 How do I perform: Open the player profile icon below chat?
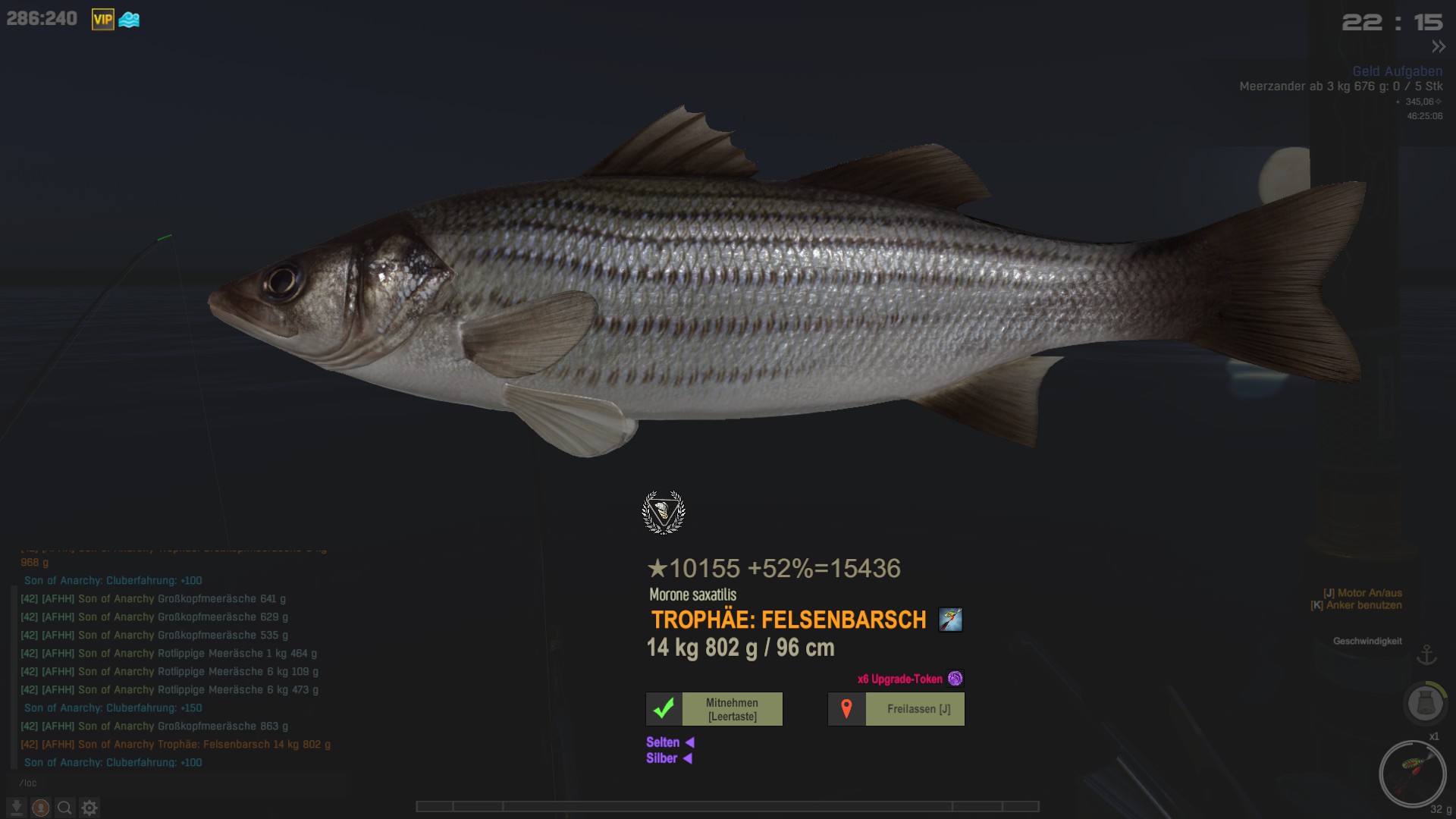pyautogui.click(x=41, y=808)
